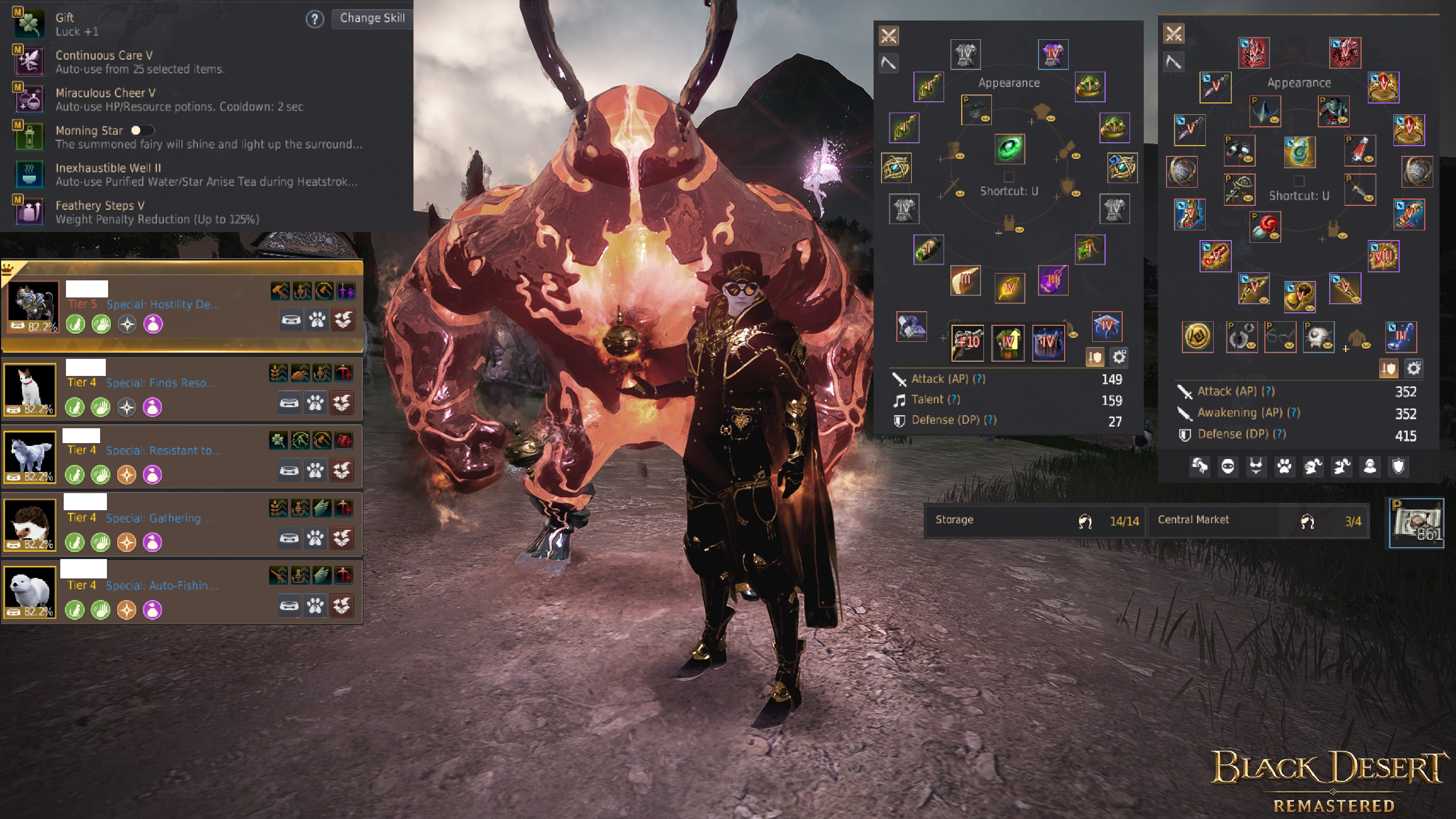Select the Tier 5 pet portrait

click(33, 306)
